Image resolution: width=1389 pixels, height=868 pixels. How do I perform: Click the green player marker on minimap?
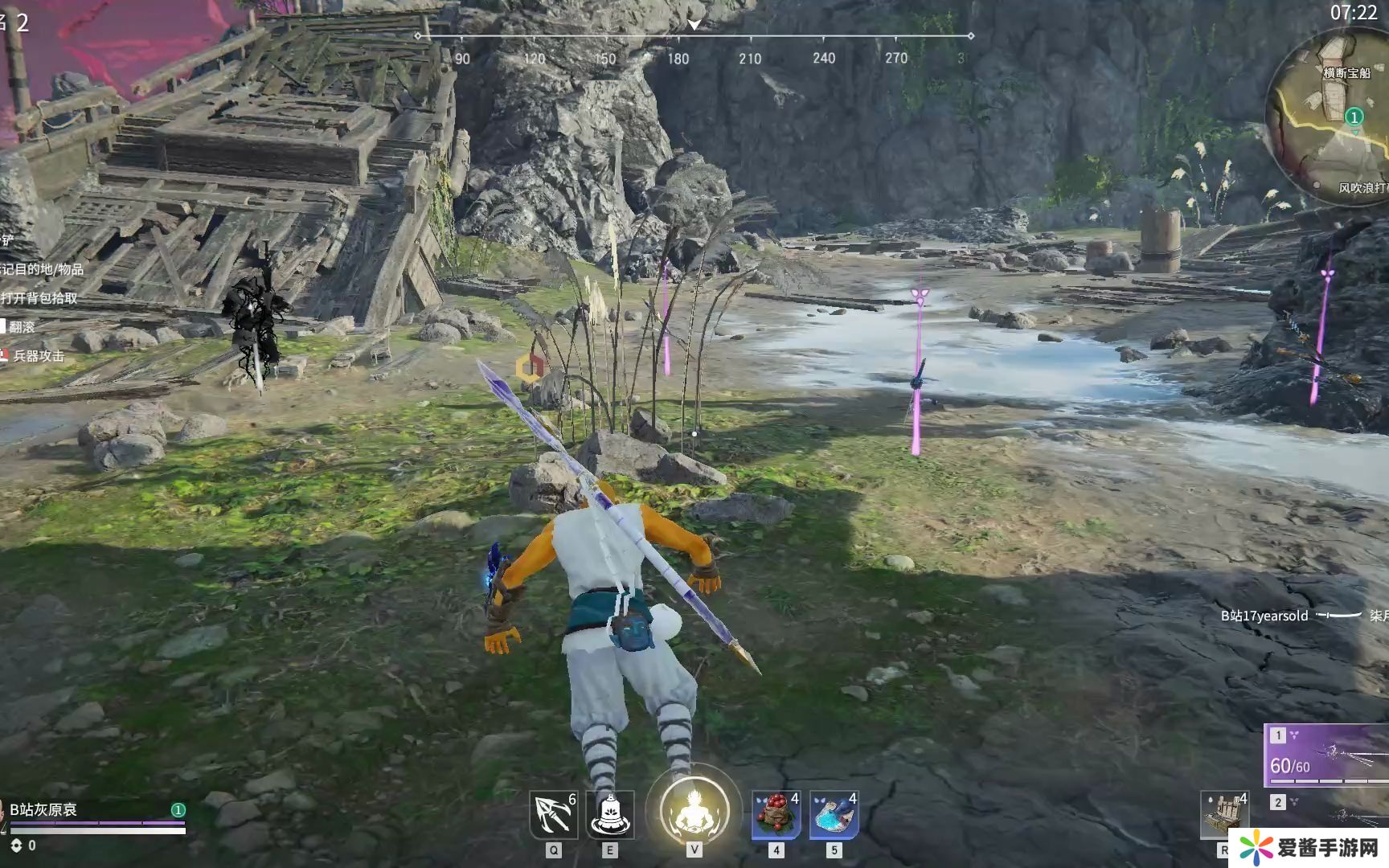1354,117
